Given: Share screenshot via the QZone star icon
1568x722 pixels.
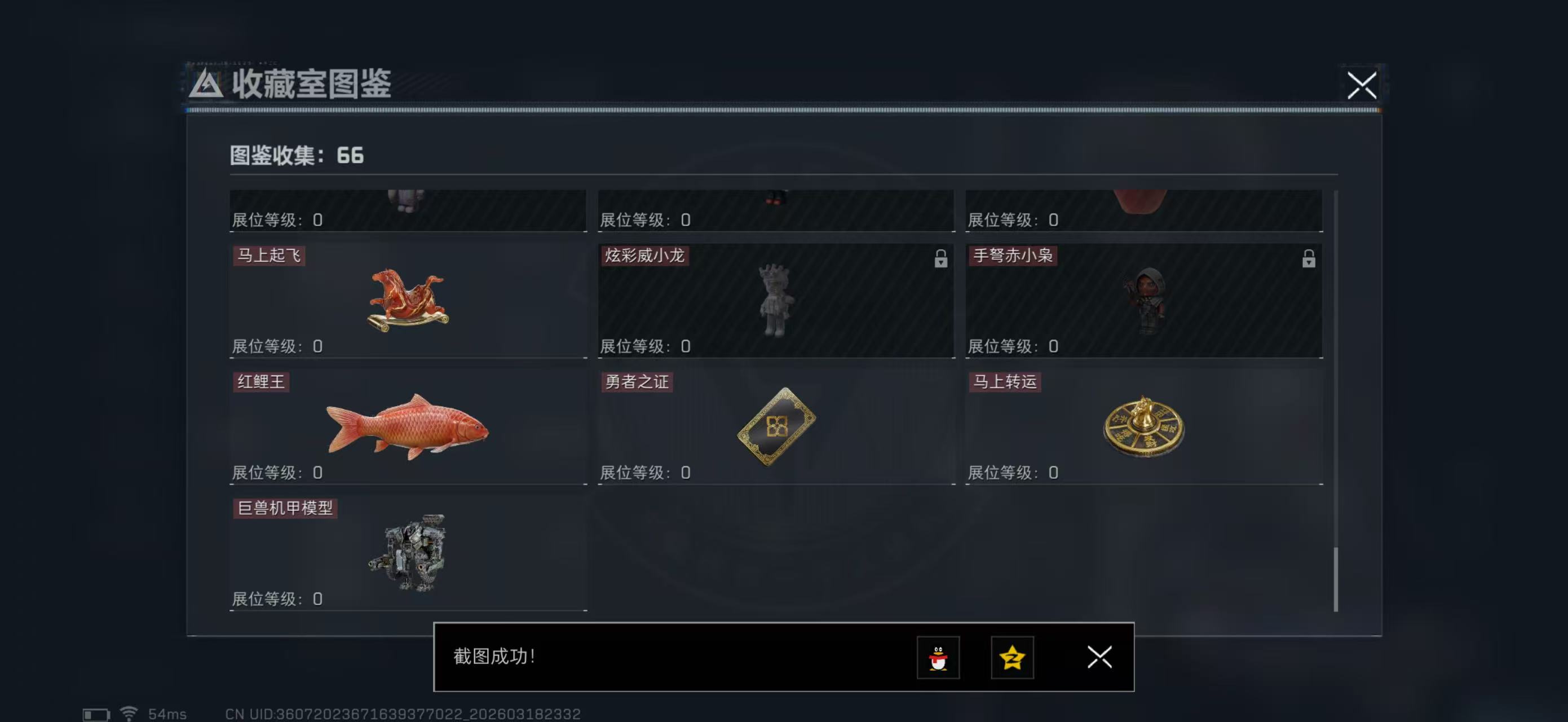Looking at the screenshot, I should pos(1012,658).
